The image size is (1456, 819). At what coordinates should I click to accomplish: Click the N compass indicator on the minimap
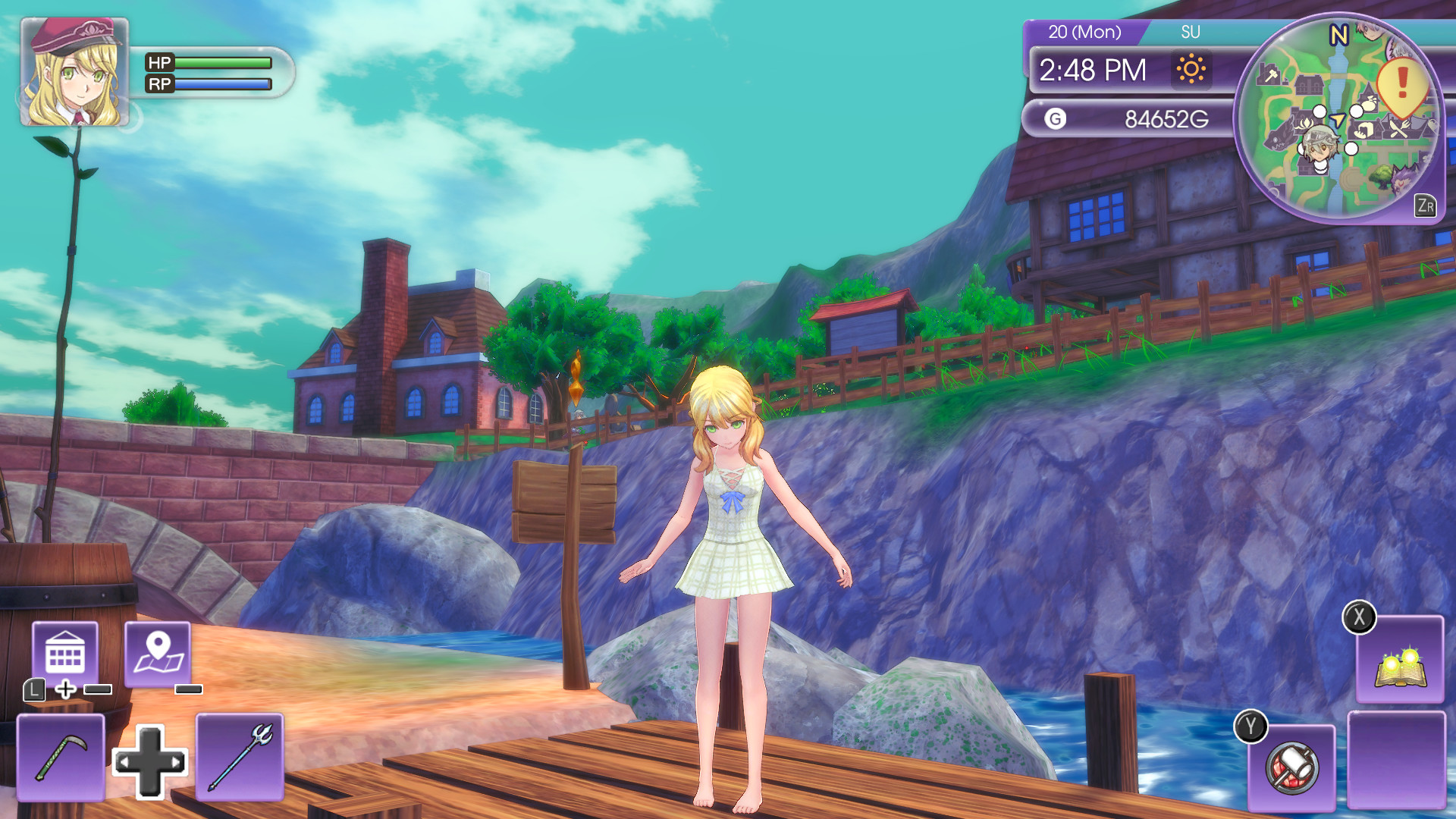[1338, 34]
